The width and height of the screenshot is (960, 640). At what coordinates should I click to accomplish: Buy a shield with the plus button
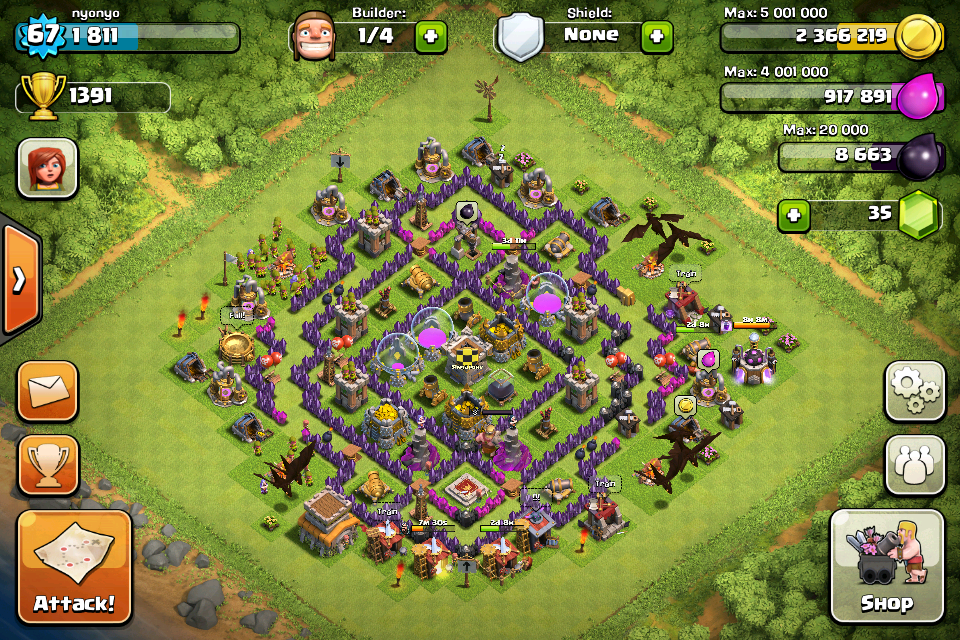(656, 37)
